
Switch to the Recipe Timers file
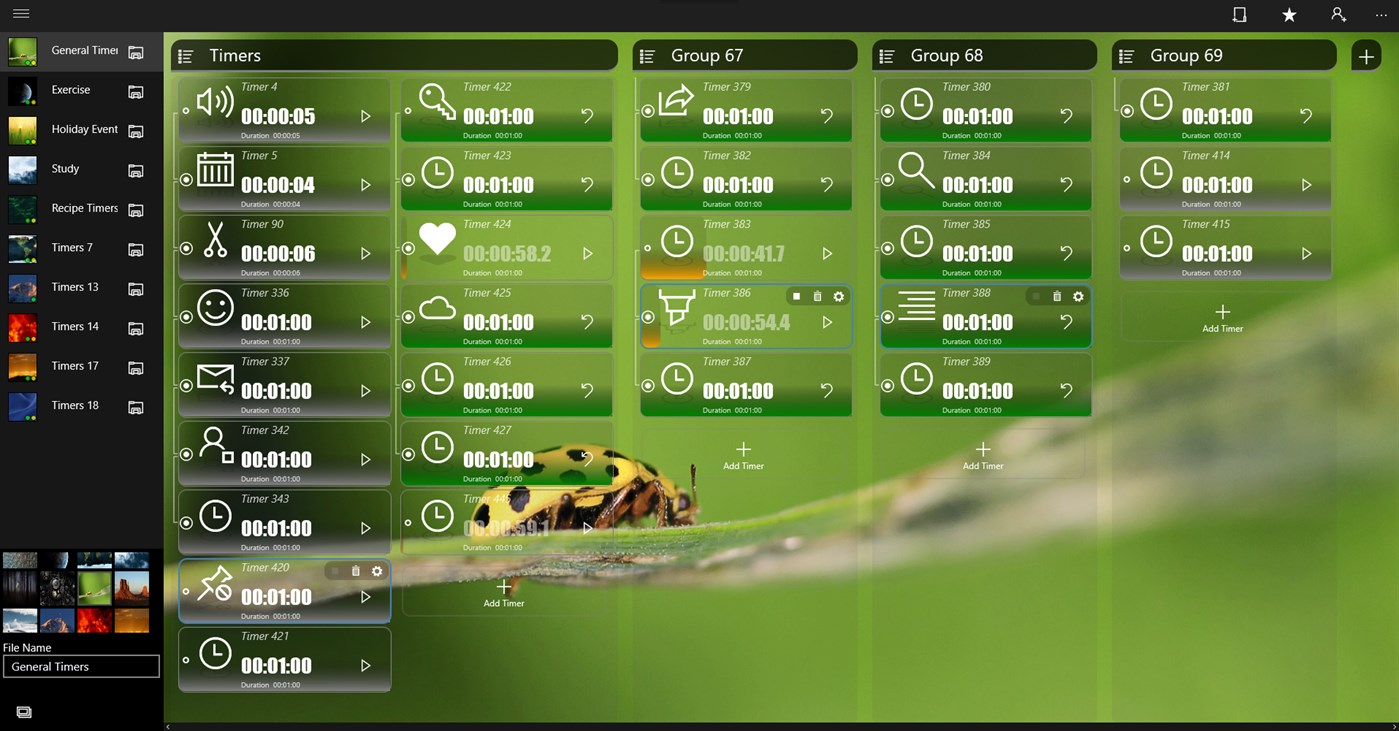(84, 208)
